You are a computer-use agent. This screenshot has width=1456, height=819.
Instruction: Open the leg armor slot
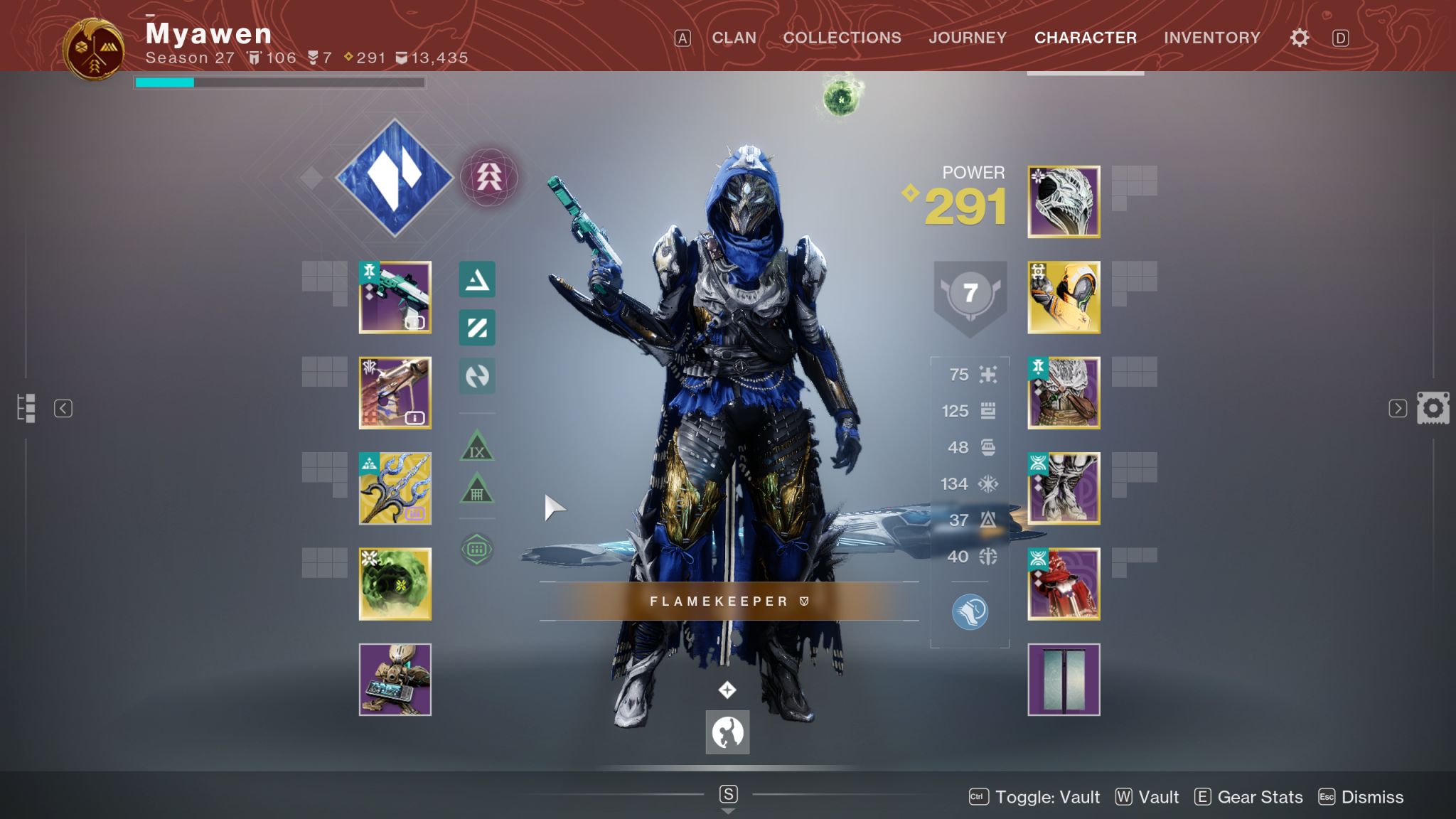tap(1064, 488)
